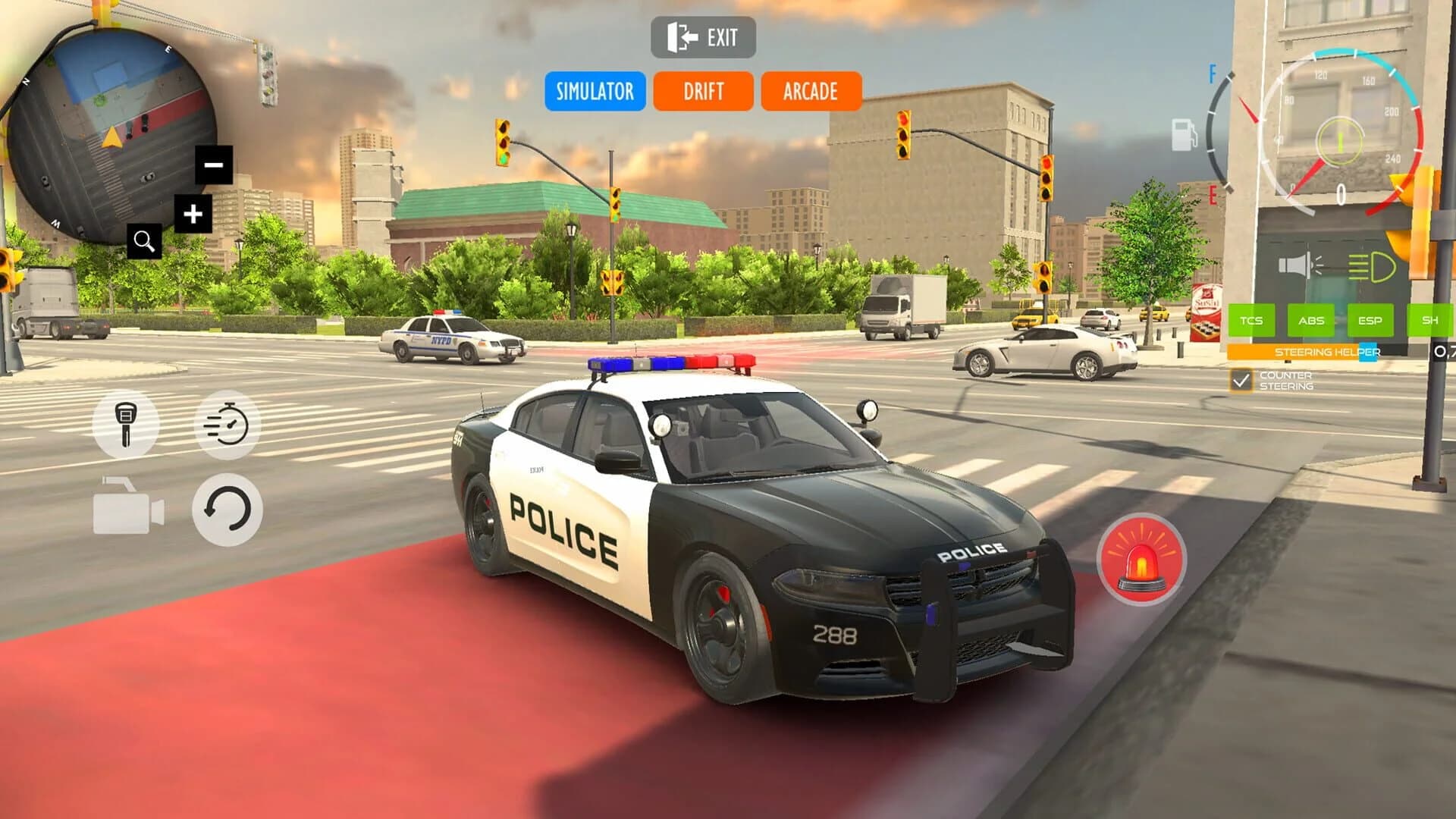Toggle the ABS braking system
The image size is (1456, 819).
[x=1313, y=320]
